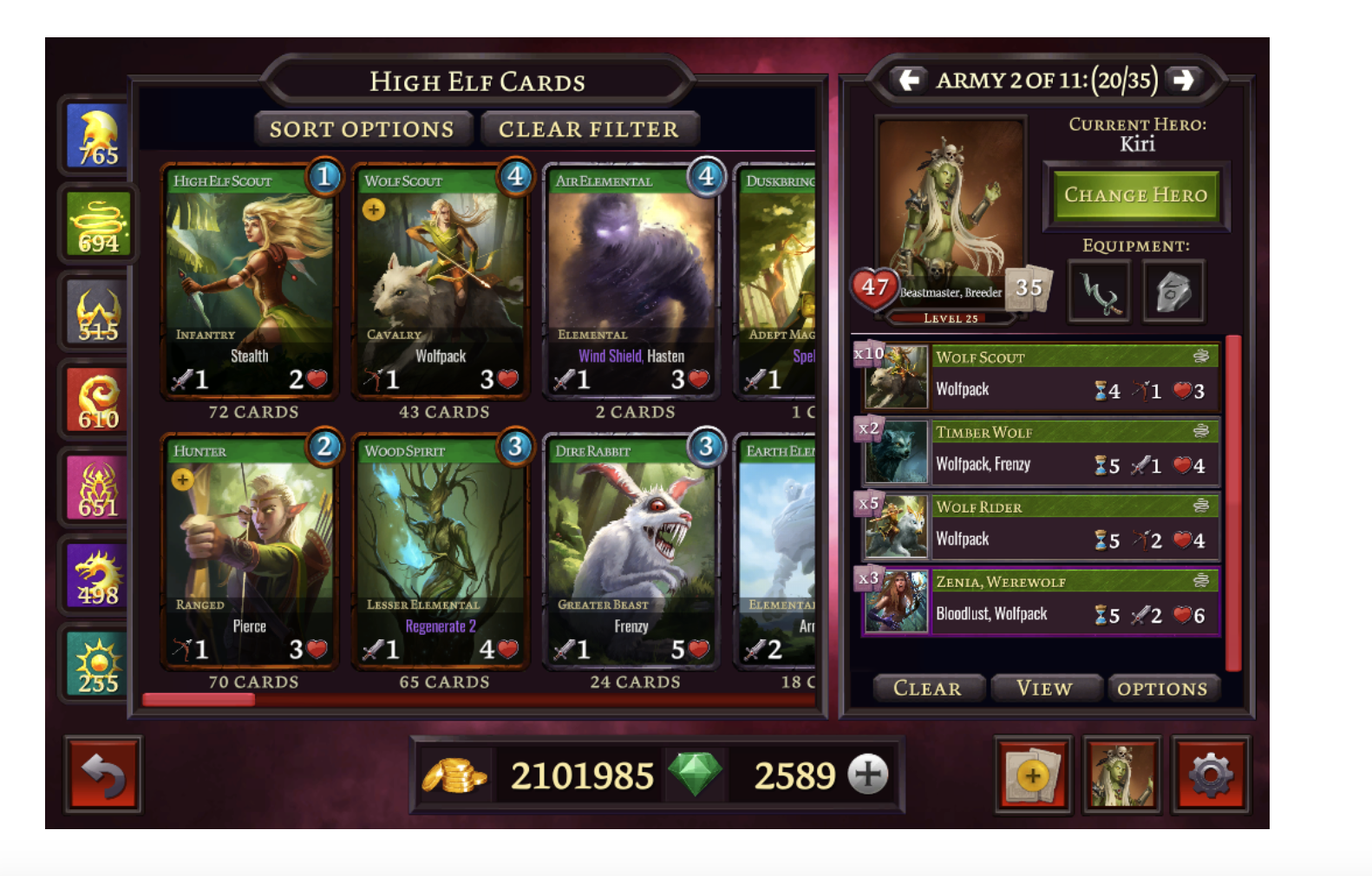Screen dimensions: 1372x876
Task: Go to previous army via left arrow
Action: 907,81
